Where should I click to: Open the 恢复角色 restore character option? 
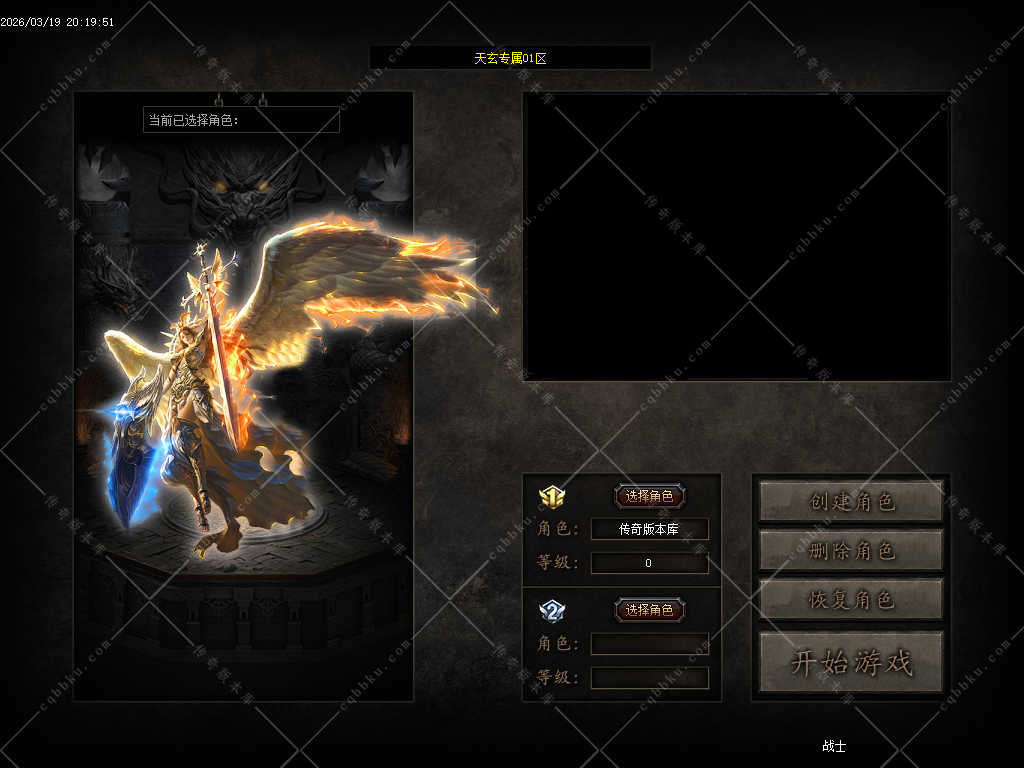pos(851,599)
